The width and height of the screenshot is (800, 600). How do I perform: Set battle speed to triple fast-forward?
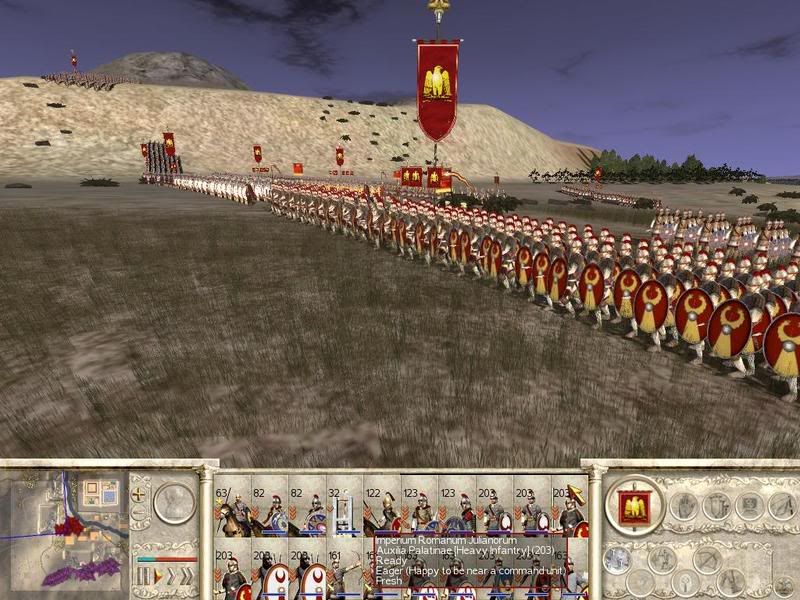187,577
